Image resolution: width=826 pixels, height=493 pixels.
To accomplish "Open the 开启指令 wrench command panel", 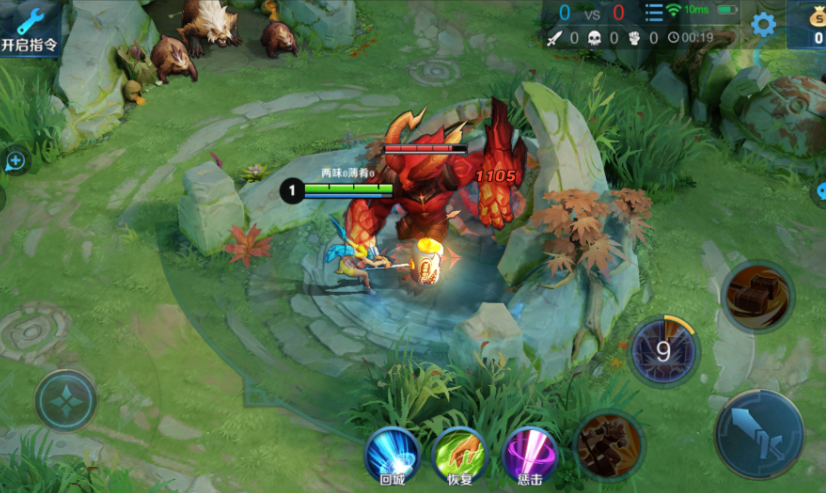I will point(29,29).
